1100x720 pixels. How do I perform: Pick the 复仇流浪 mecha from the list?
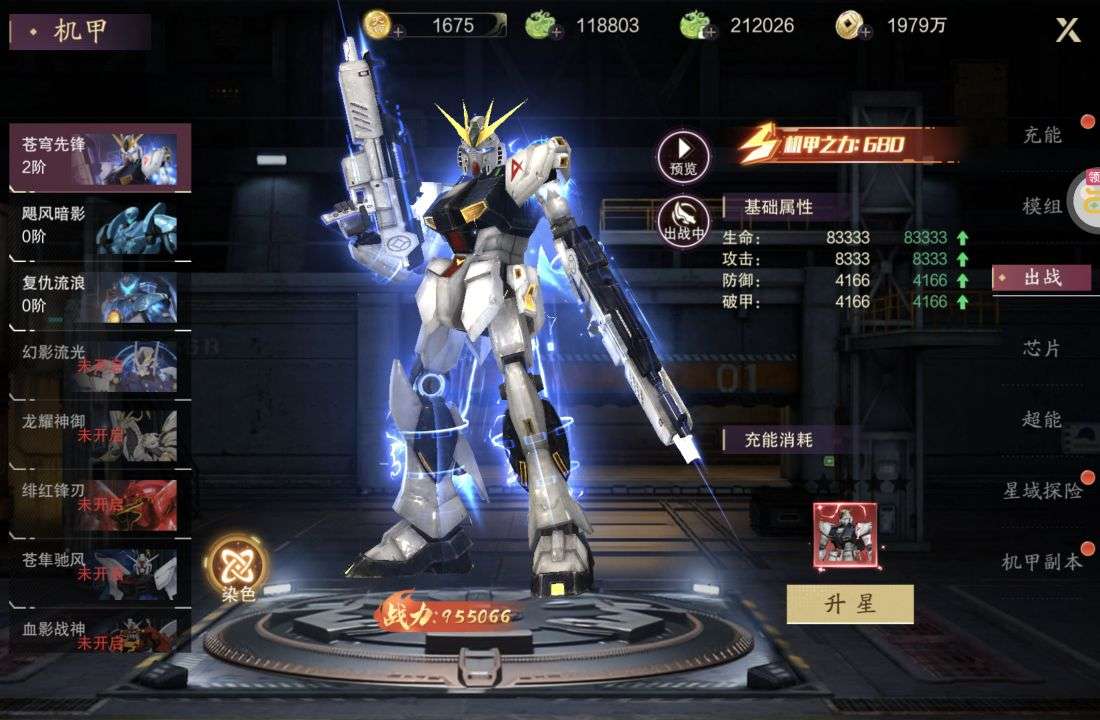[x=100, y=295]
